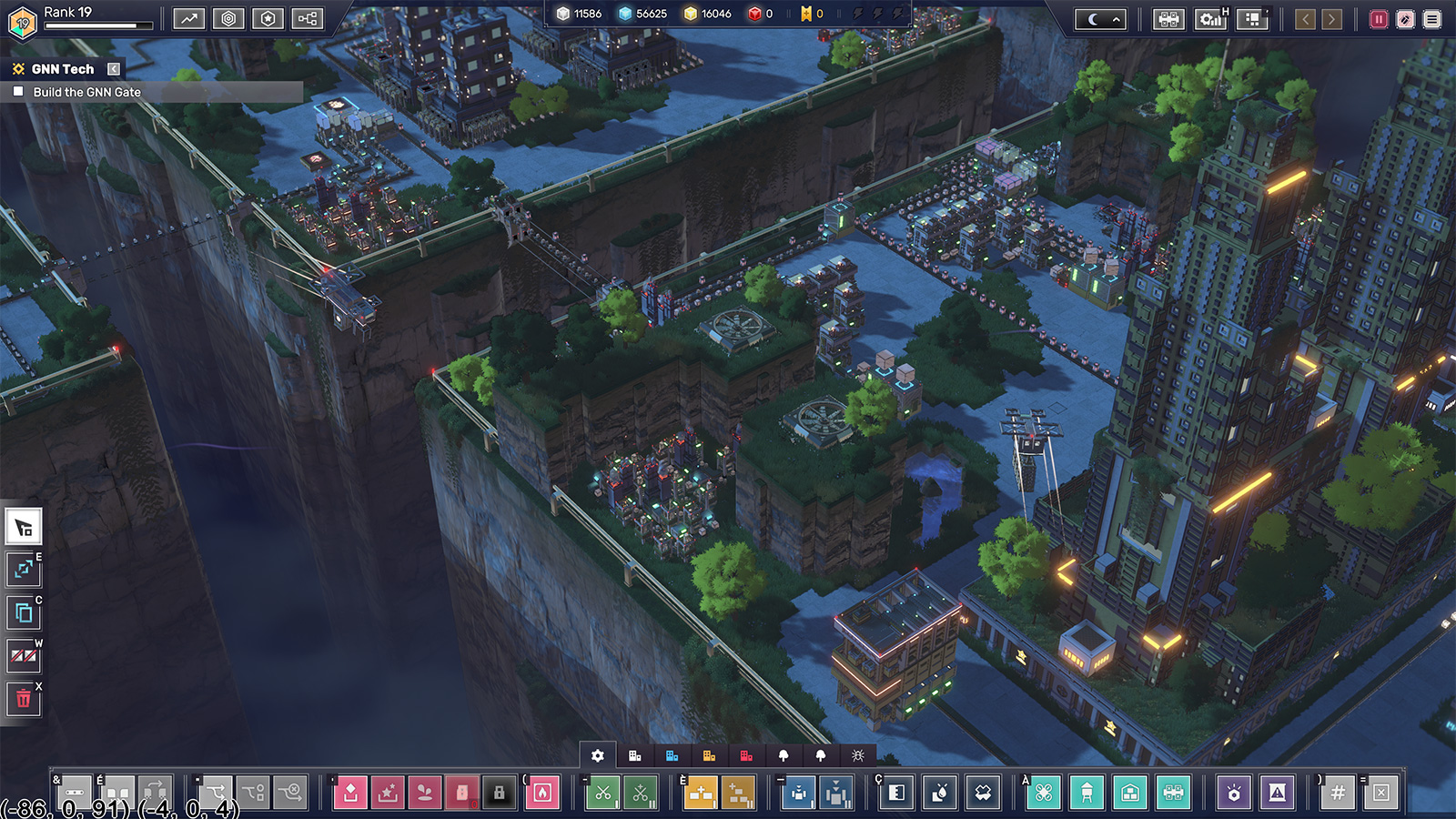Choose the cursor selection tool
The width and height of the screenshot is (1456, 819).
pyautogui.click(x=24, y=527)
